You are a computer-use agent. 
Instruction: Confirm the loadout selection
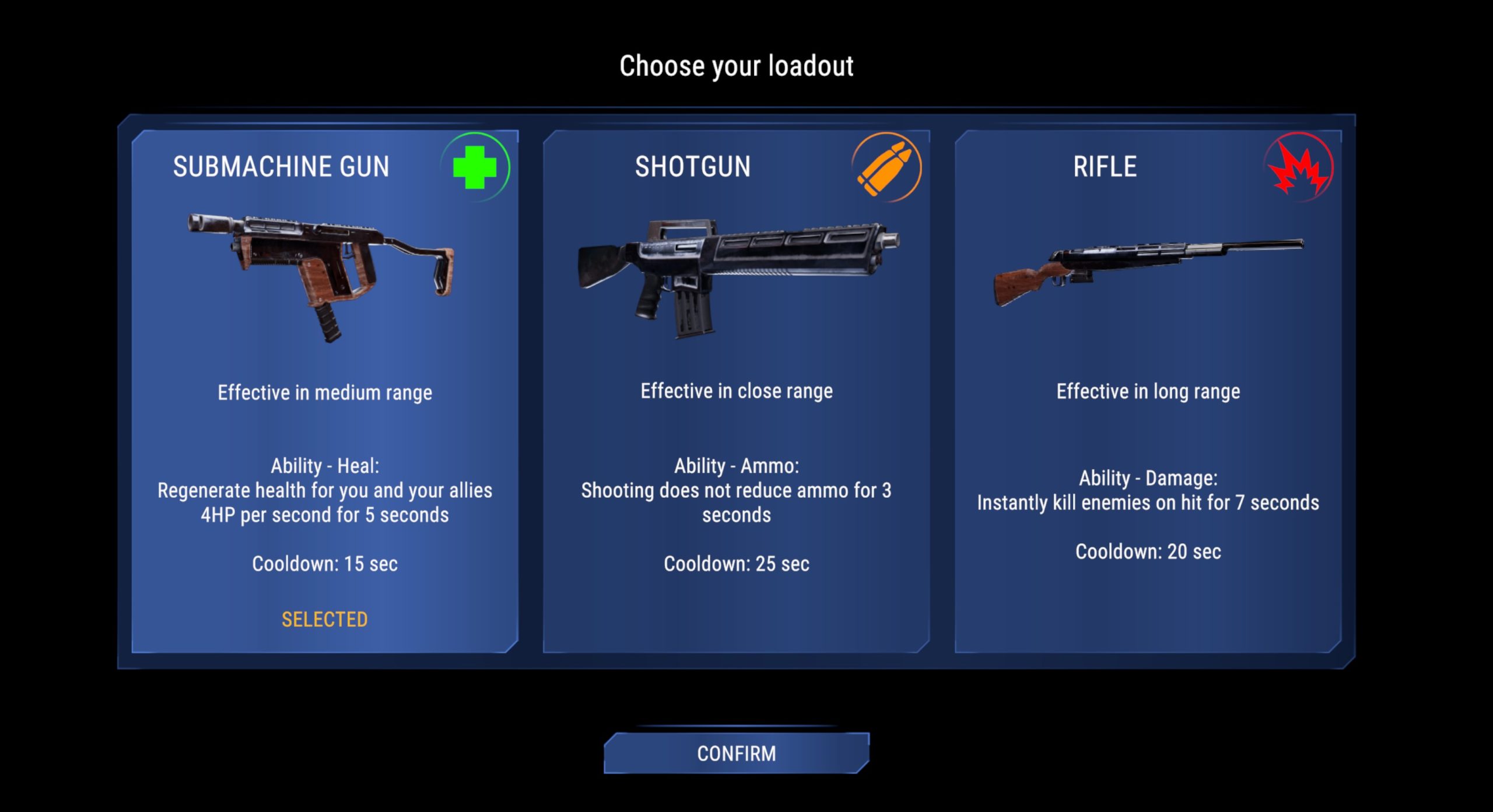coord(736,753)
